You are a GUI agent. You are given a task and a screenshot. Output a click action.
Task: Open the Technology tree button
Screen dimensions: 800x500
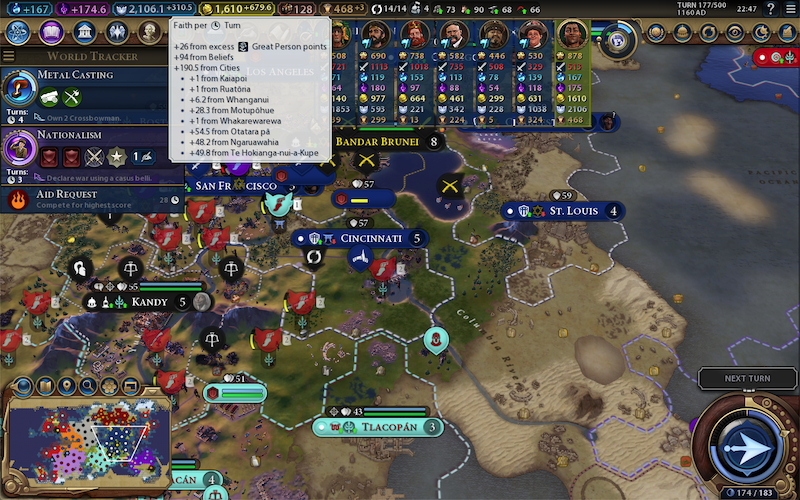18,33
